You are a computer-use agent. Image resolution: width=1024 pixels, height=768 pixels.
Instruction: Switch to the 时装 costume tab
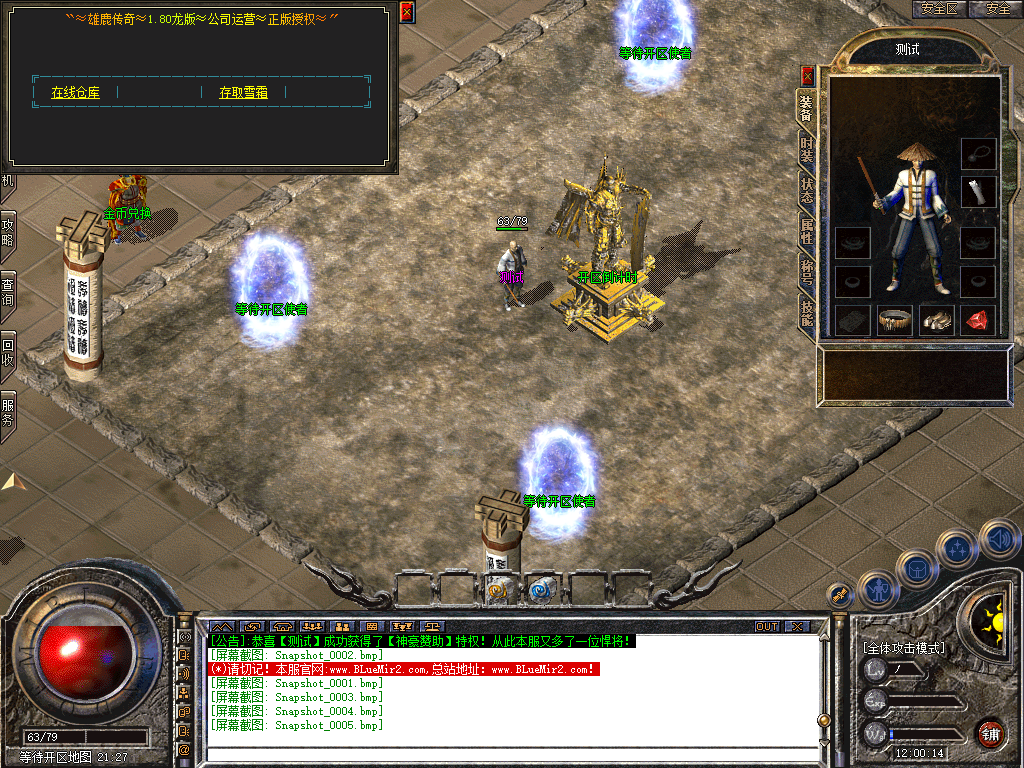pyautogui.click(x=806, y=149)
